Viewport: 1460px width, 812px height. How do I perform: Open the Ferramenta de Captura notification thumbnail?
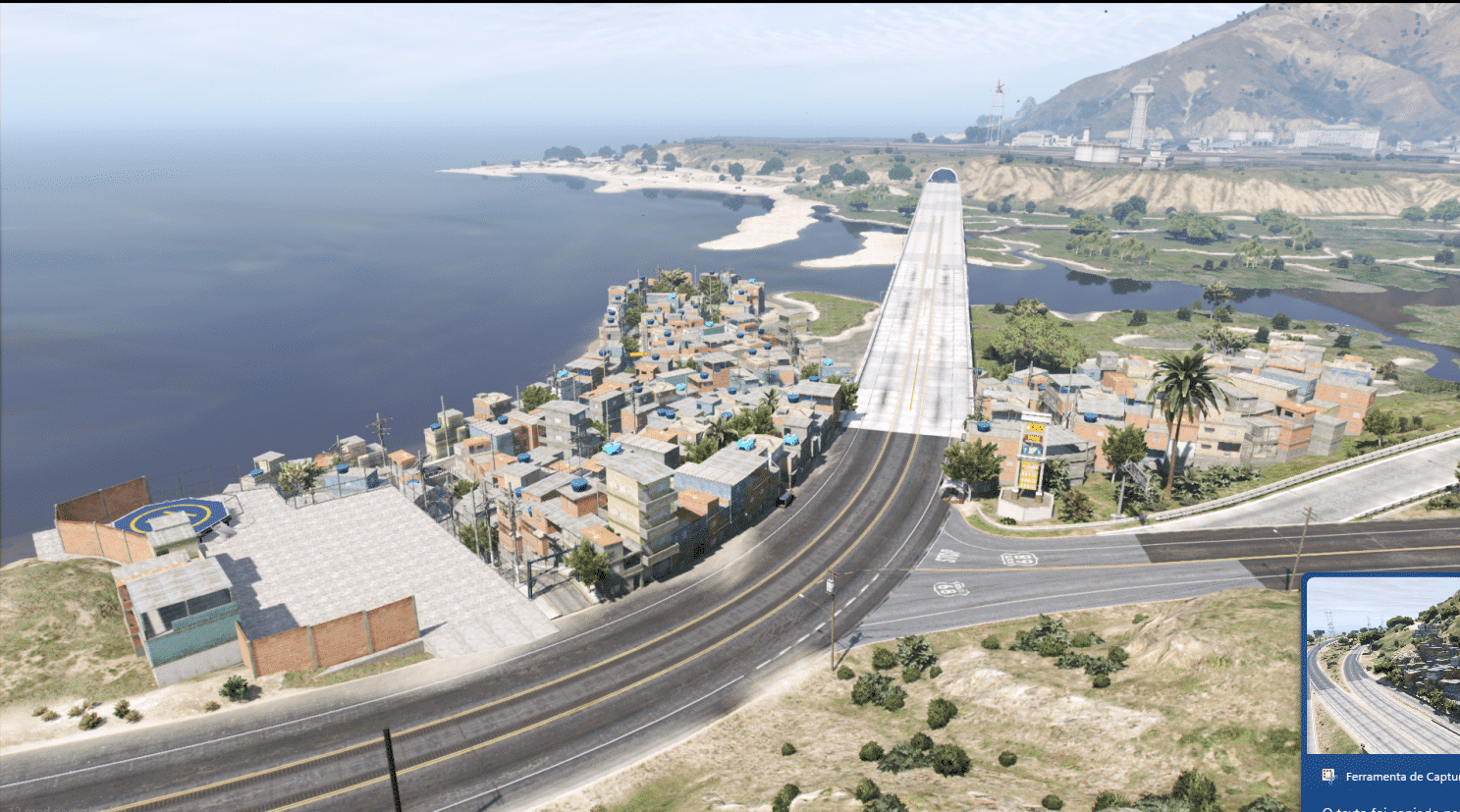point(1384,666)
